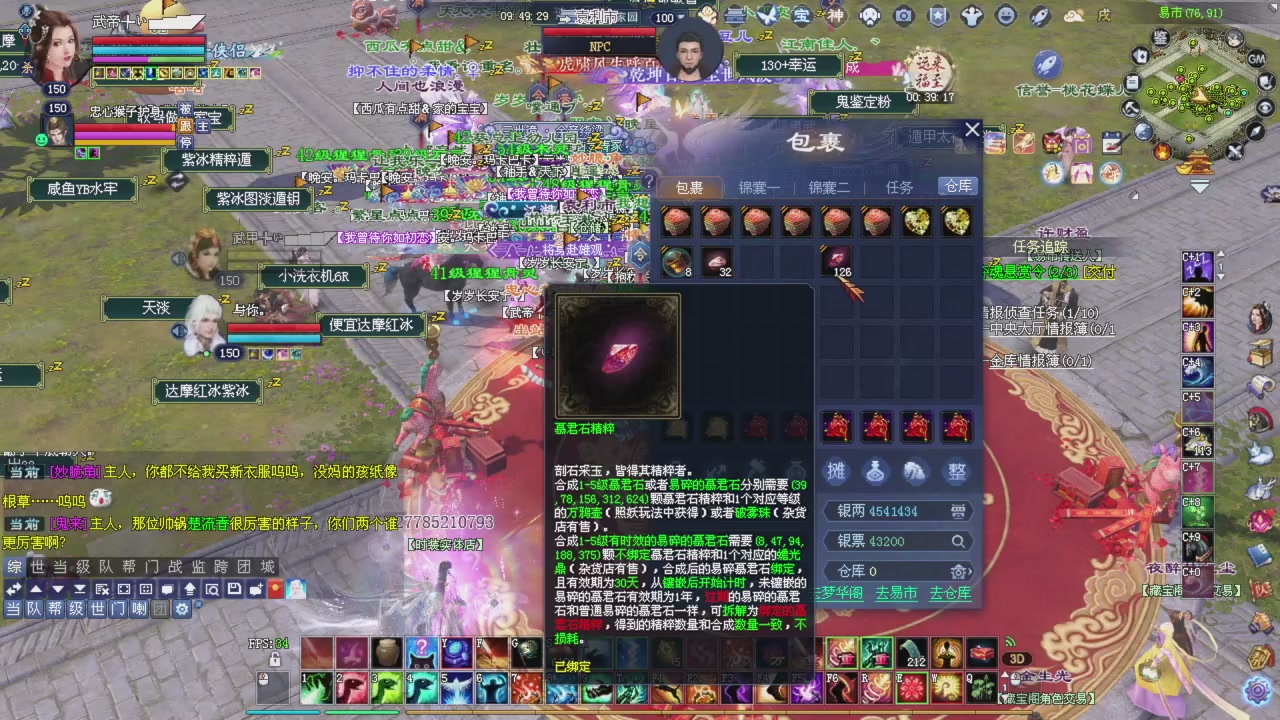Open chat settings gear icon
The height and width of the screenshot is (720, 1280).
[183, 609]
